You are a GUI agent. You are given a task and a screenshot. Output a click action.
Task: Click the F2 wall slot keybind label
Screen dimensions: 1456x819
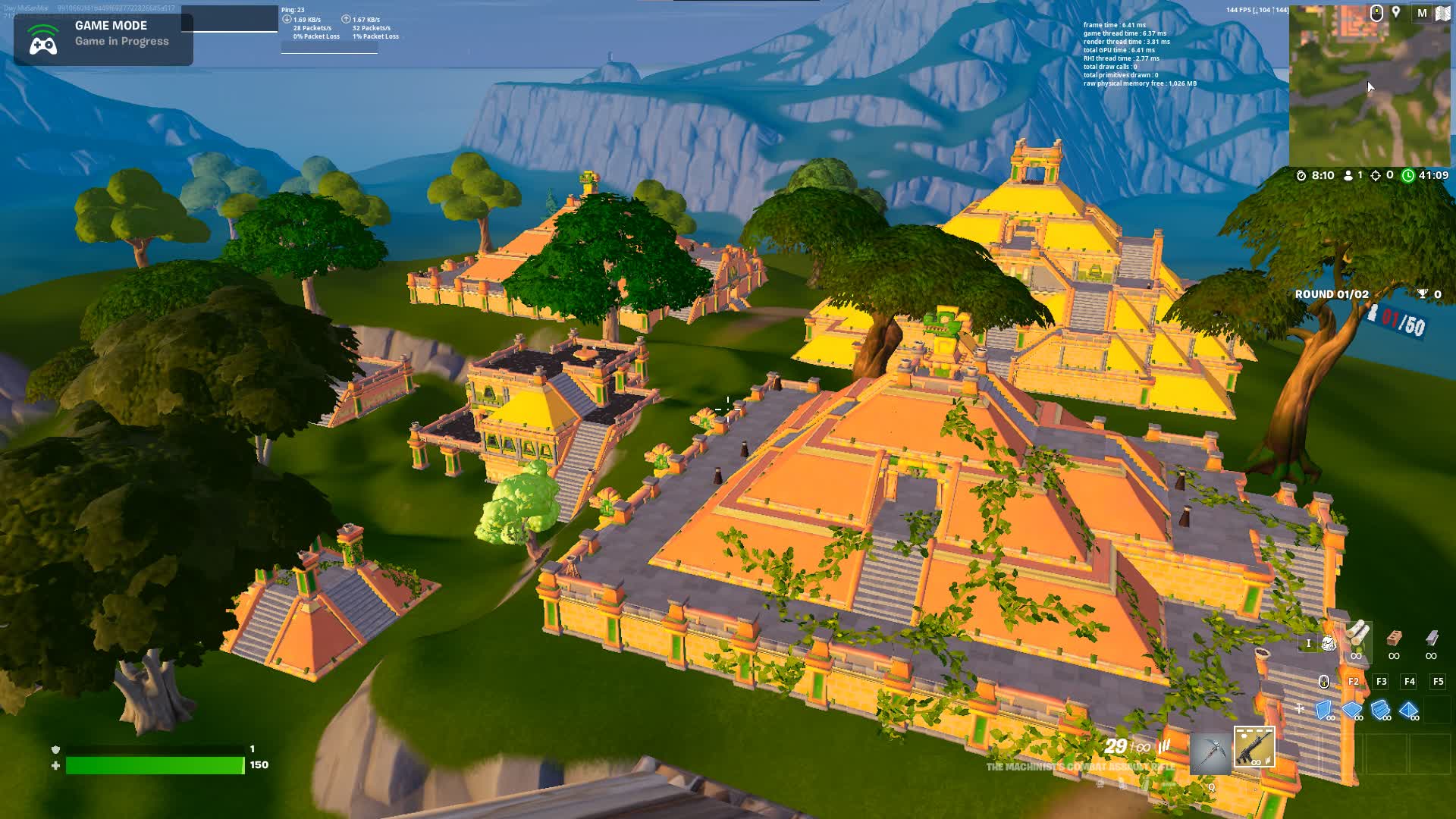pyautogui.click(x=1352, y=681)
